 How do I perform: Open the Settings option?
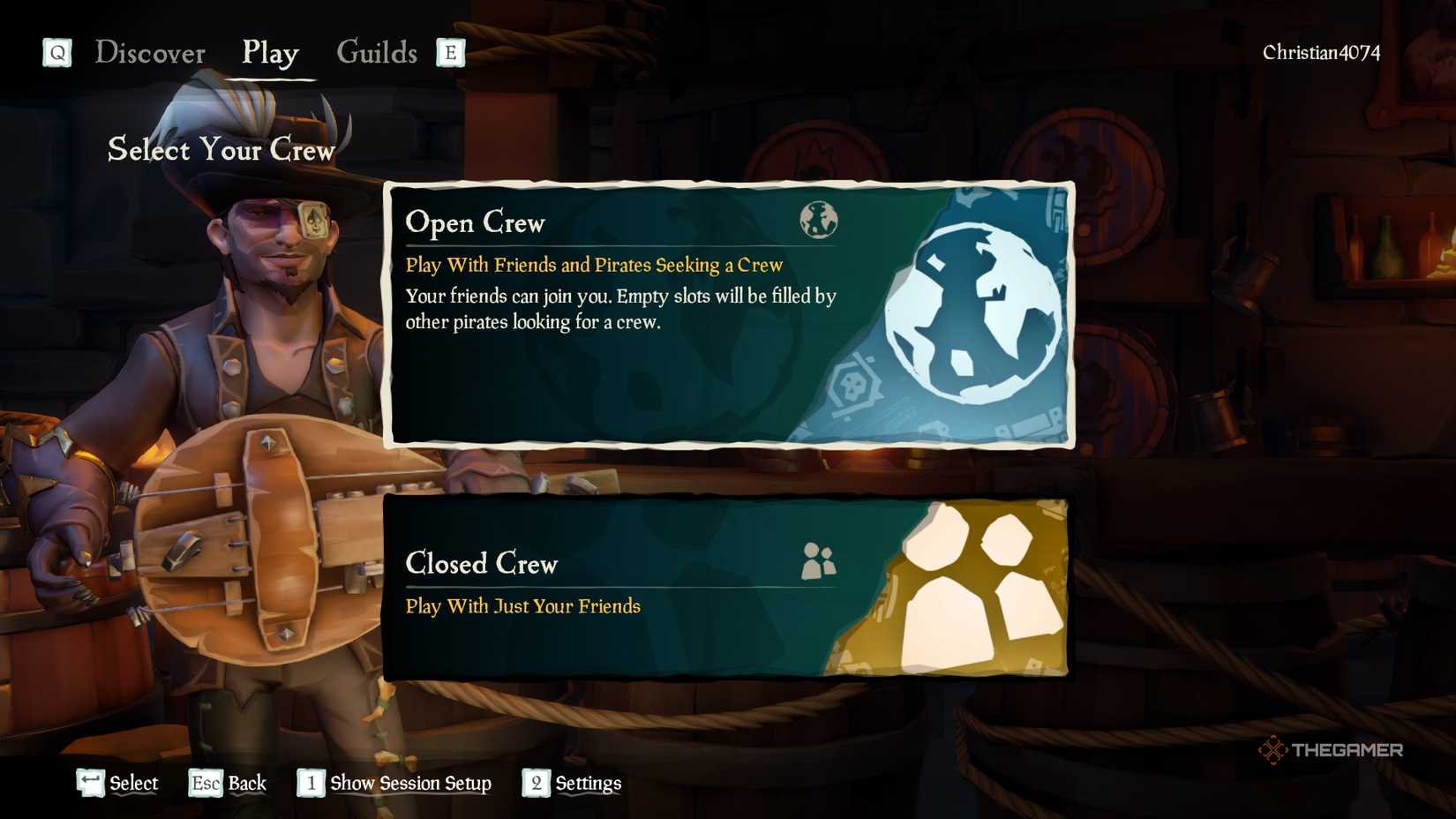(586, 783)
